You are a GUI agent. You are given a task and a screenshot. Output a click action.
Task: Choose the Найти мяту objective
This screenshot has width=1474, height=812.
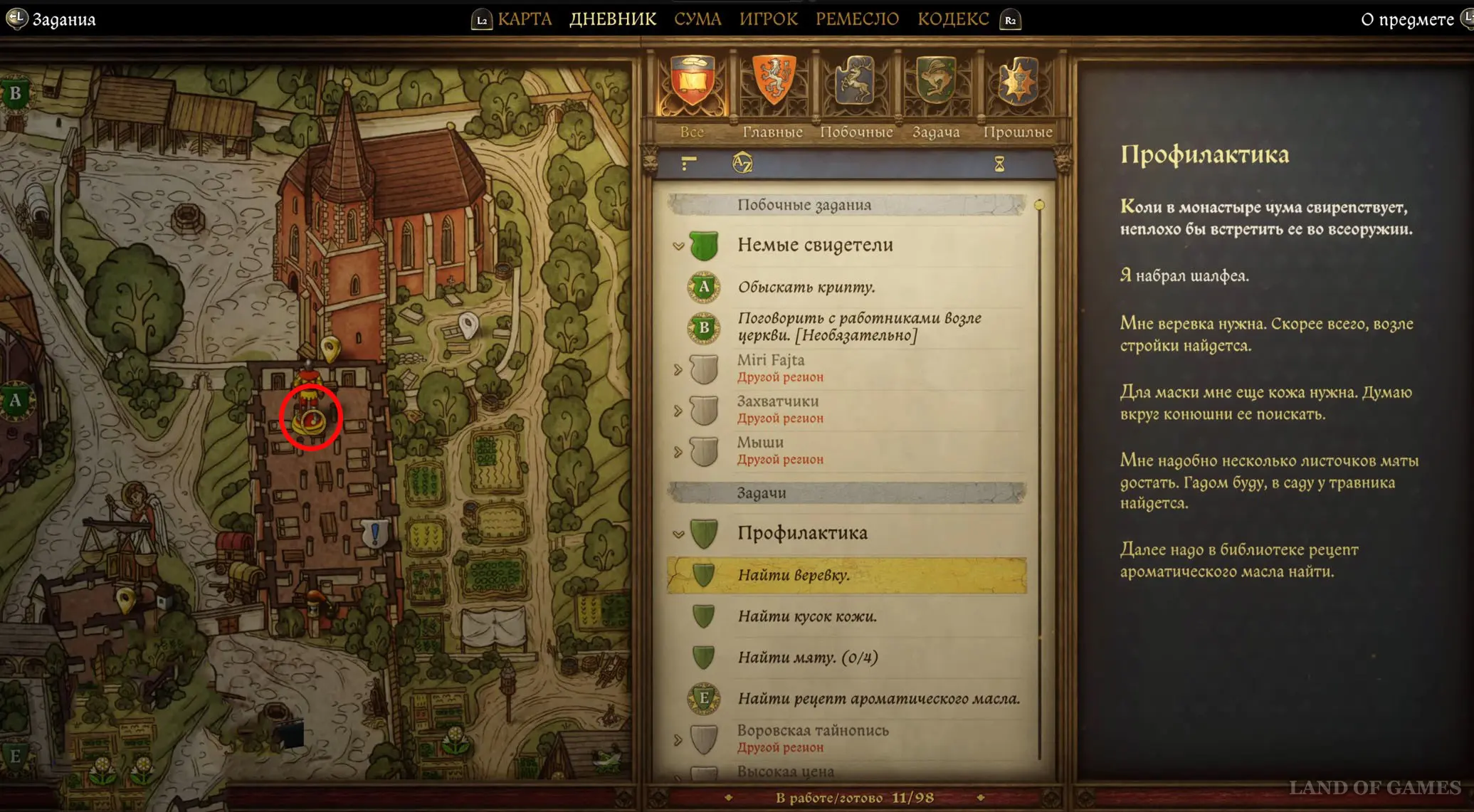(x=807, y=658)
